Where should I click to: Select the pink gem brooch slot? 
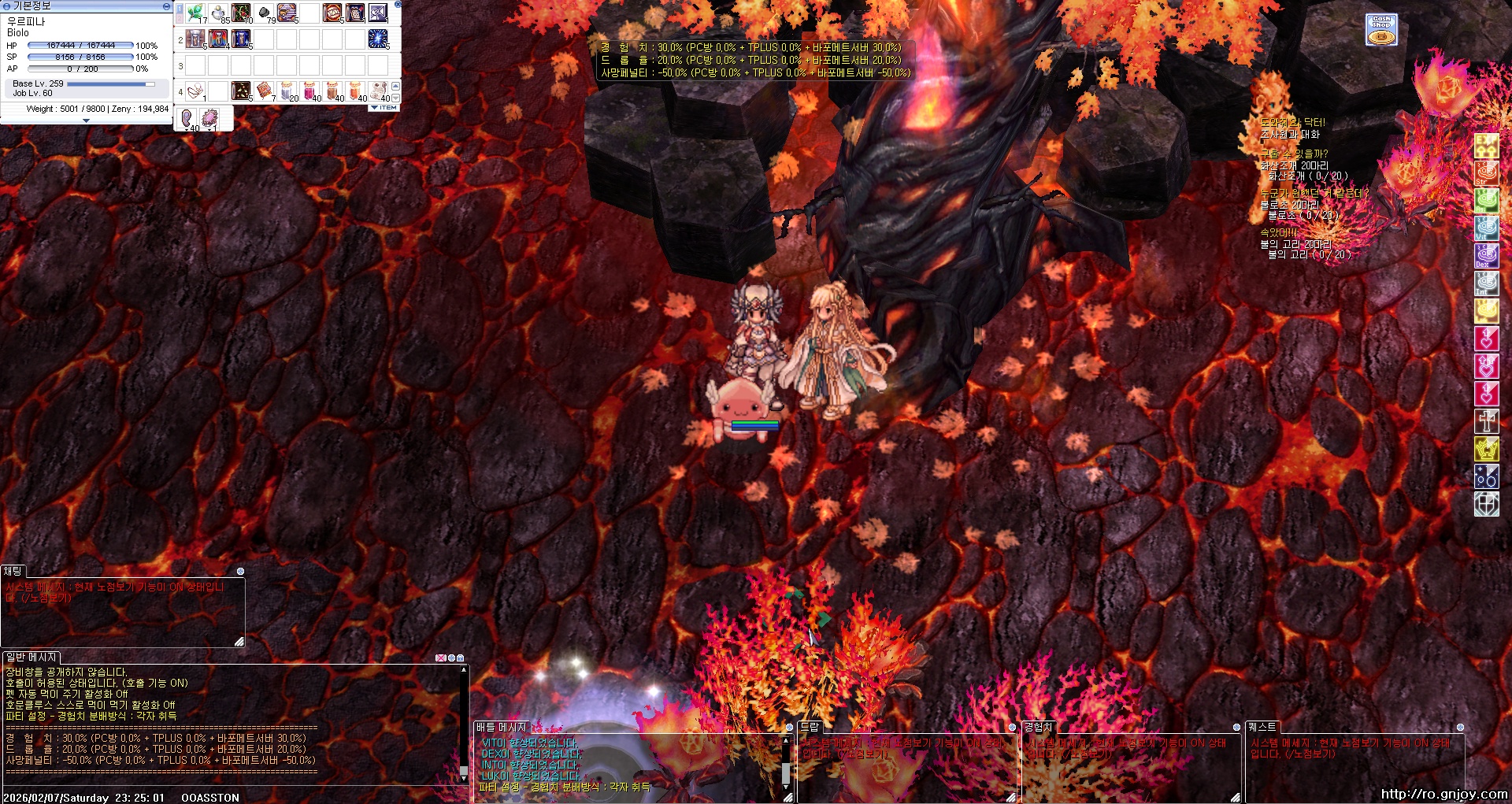pyautogui.click(x=210, y=118)
